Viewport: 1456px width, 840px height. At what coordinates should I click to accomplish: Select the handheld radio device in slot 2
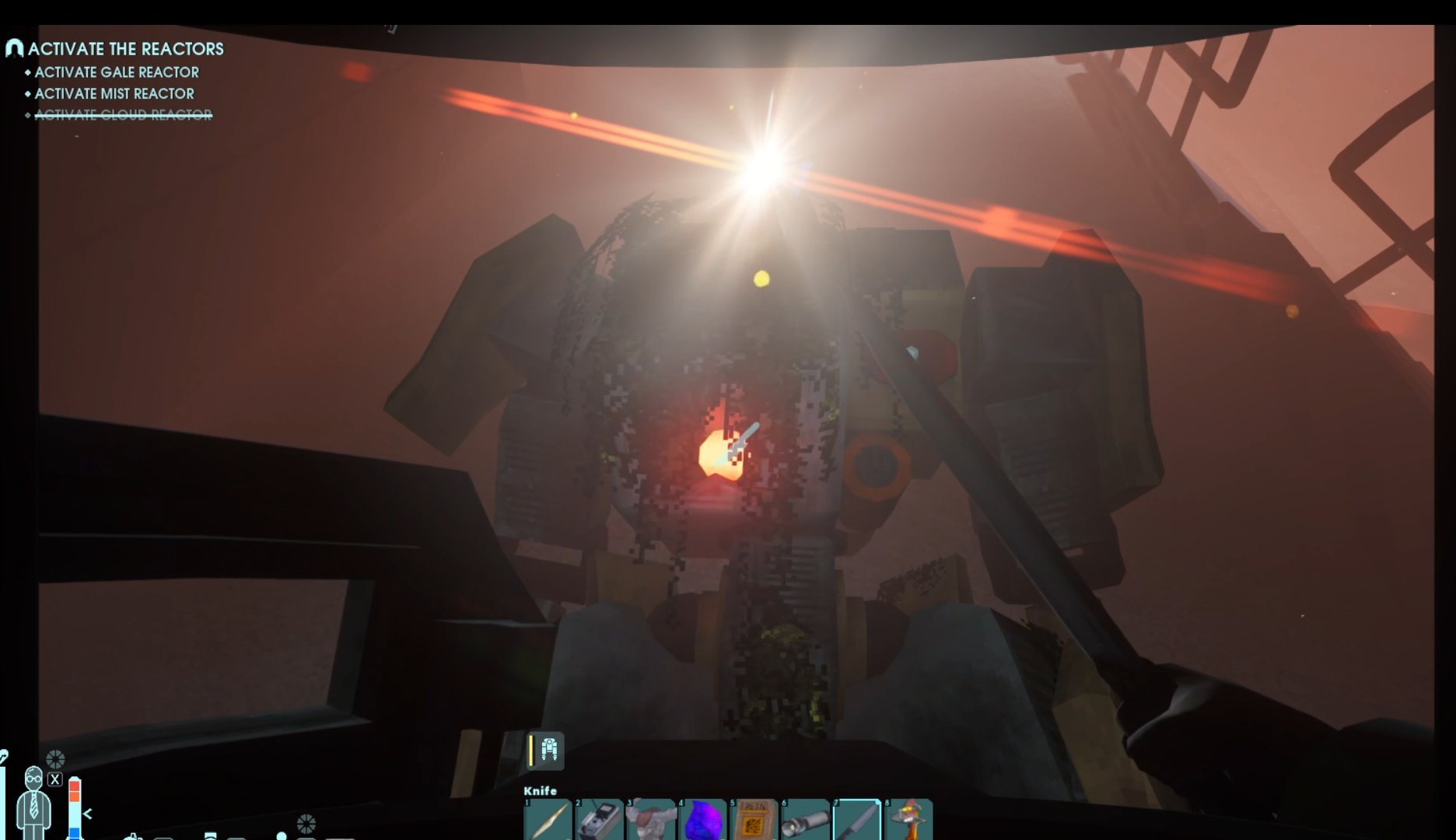(600, 821)
